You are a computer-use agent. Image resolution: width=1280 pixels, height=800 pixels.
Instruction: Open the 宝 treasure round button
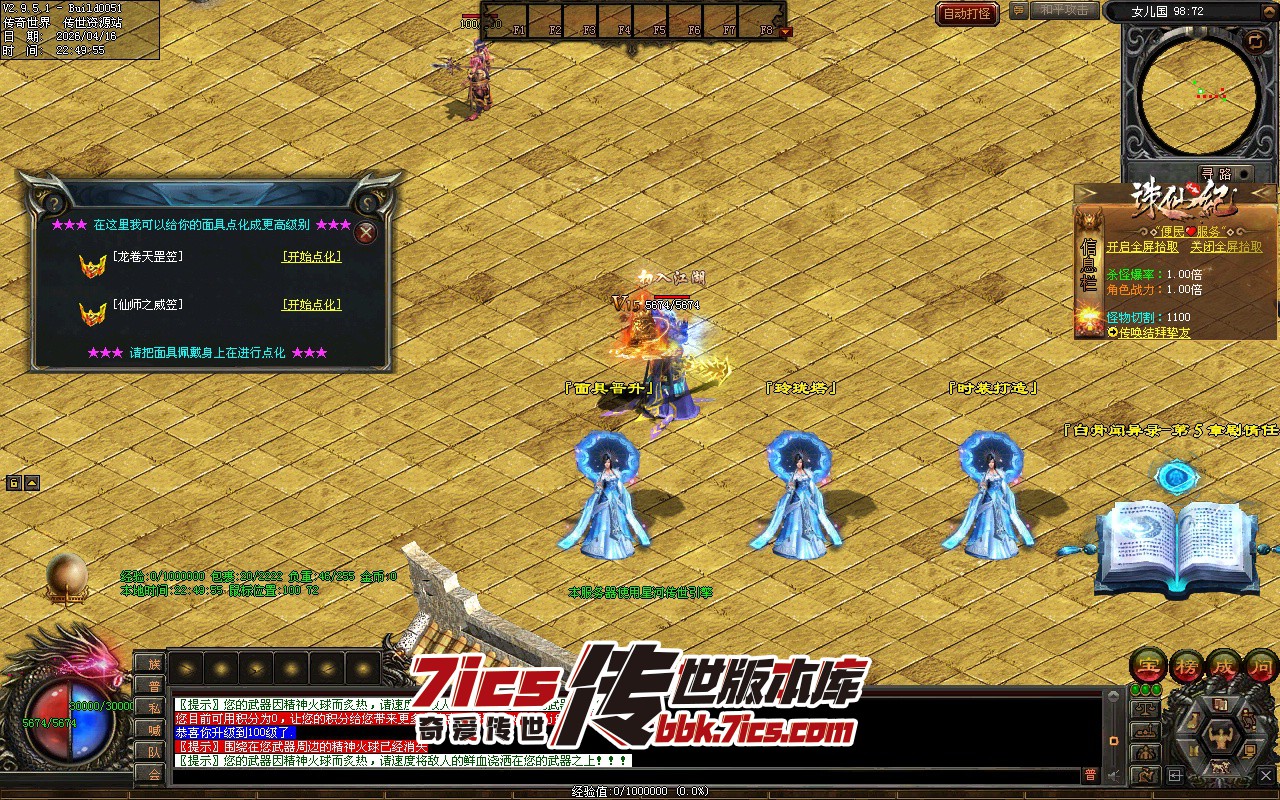[x=1146, y=665]
